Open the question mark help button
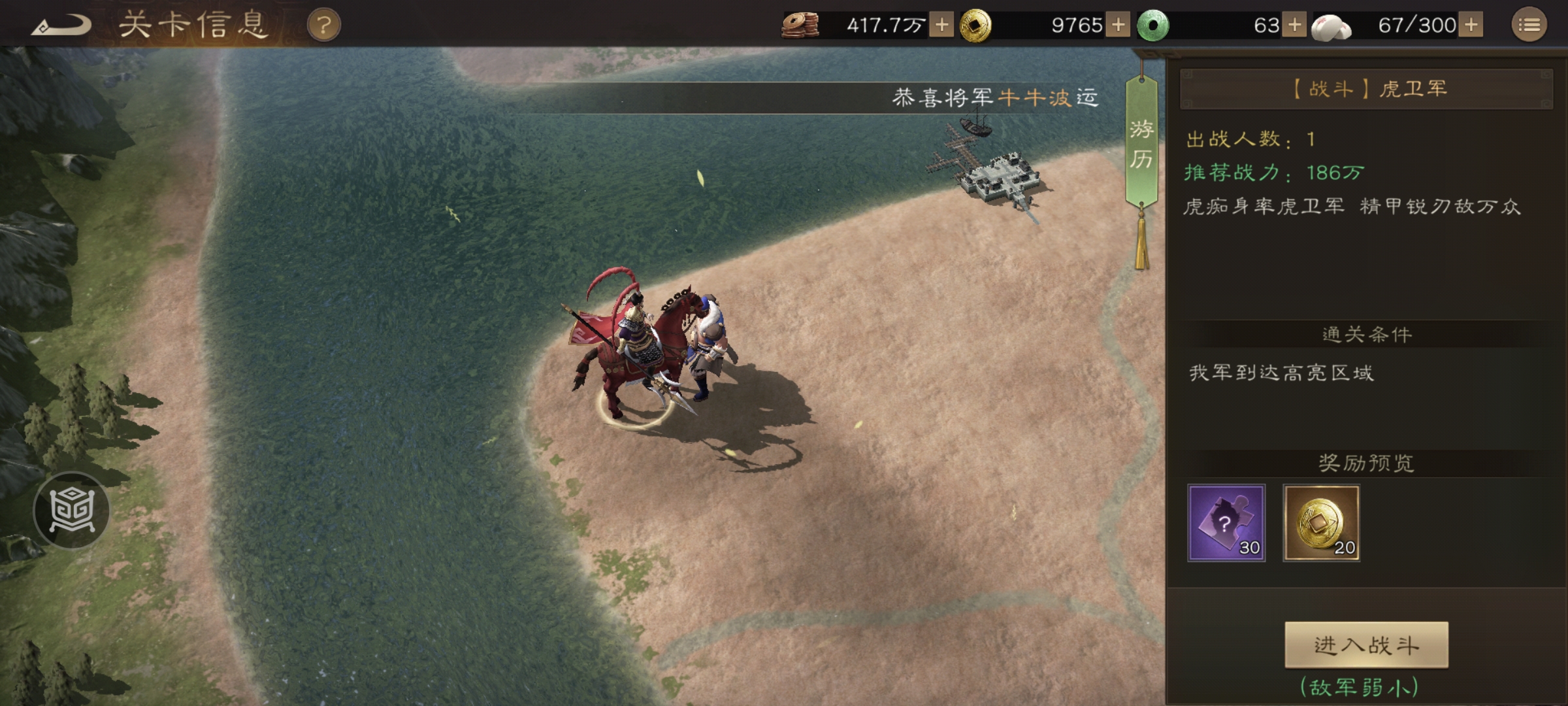The height and width of the screenshot is (706, 1568). 323,26
